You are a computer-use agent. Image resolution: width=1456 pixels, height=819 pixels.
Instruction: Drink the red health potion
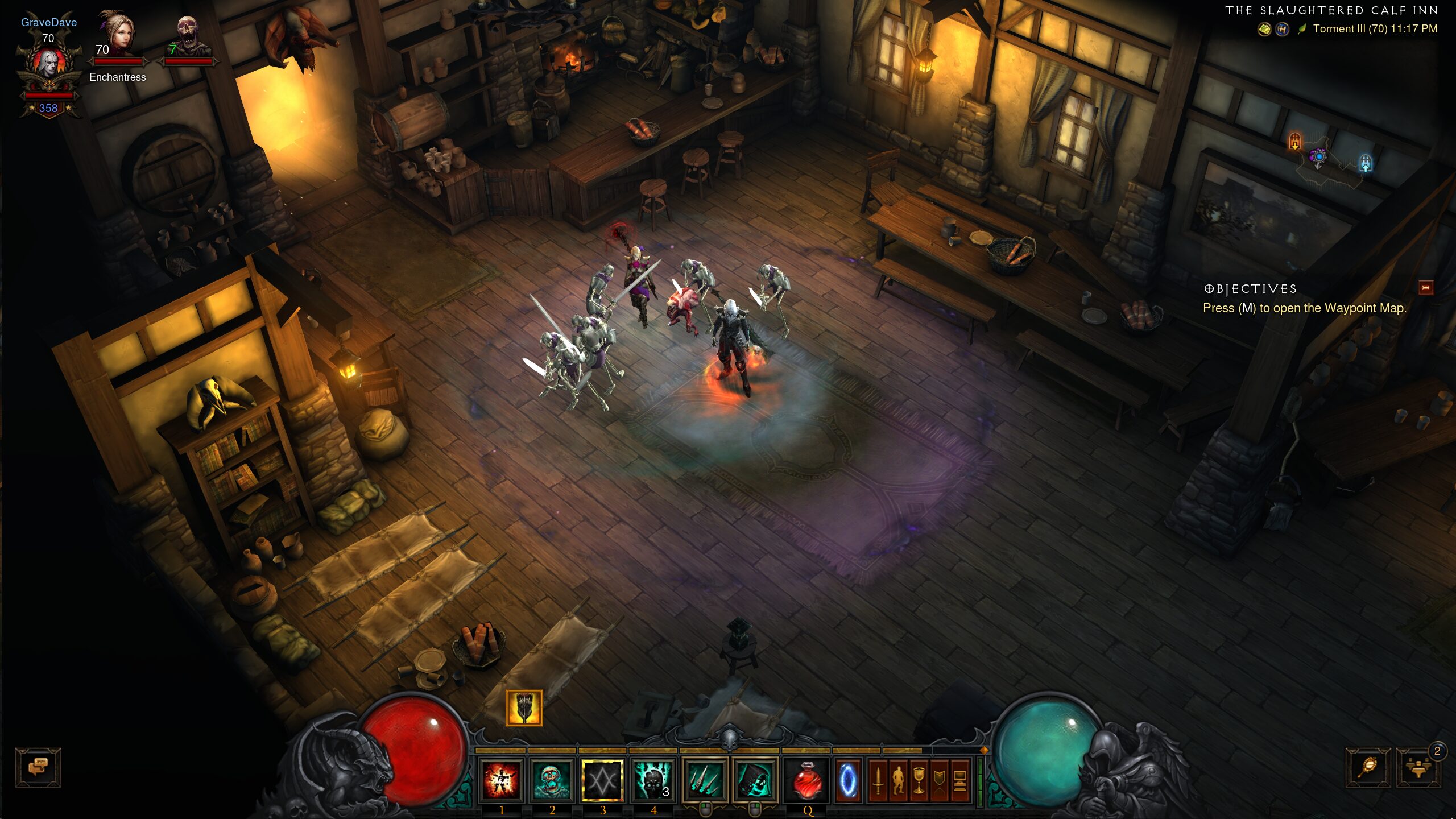tap(807, 780)
